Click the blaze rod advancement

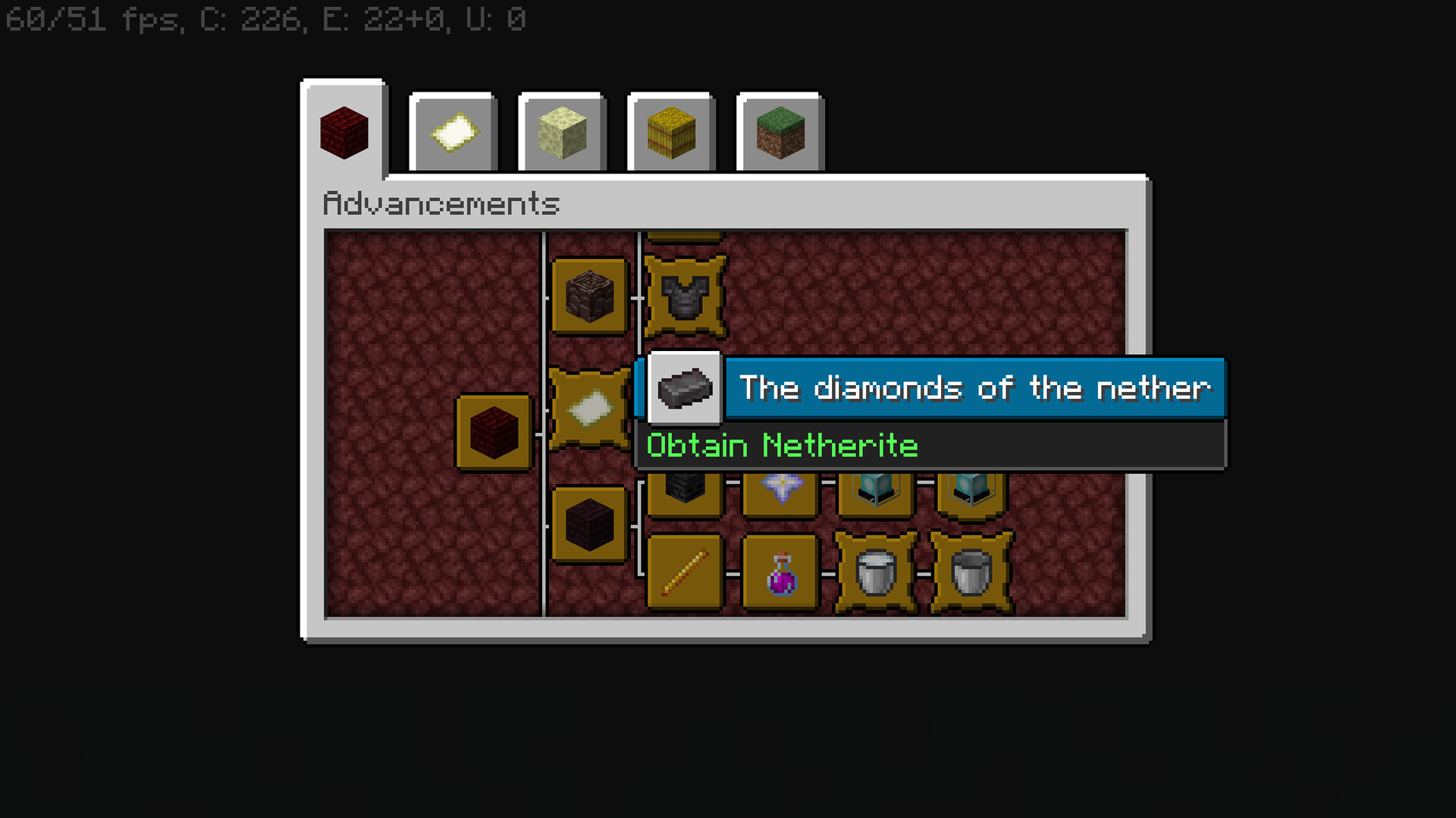(x=685, y=573)
